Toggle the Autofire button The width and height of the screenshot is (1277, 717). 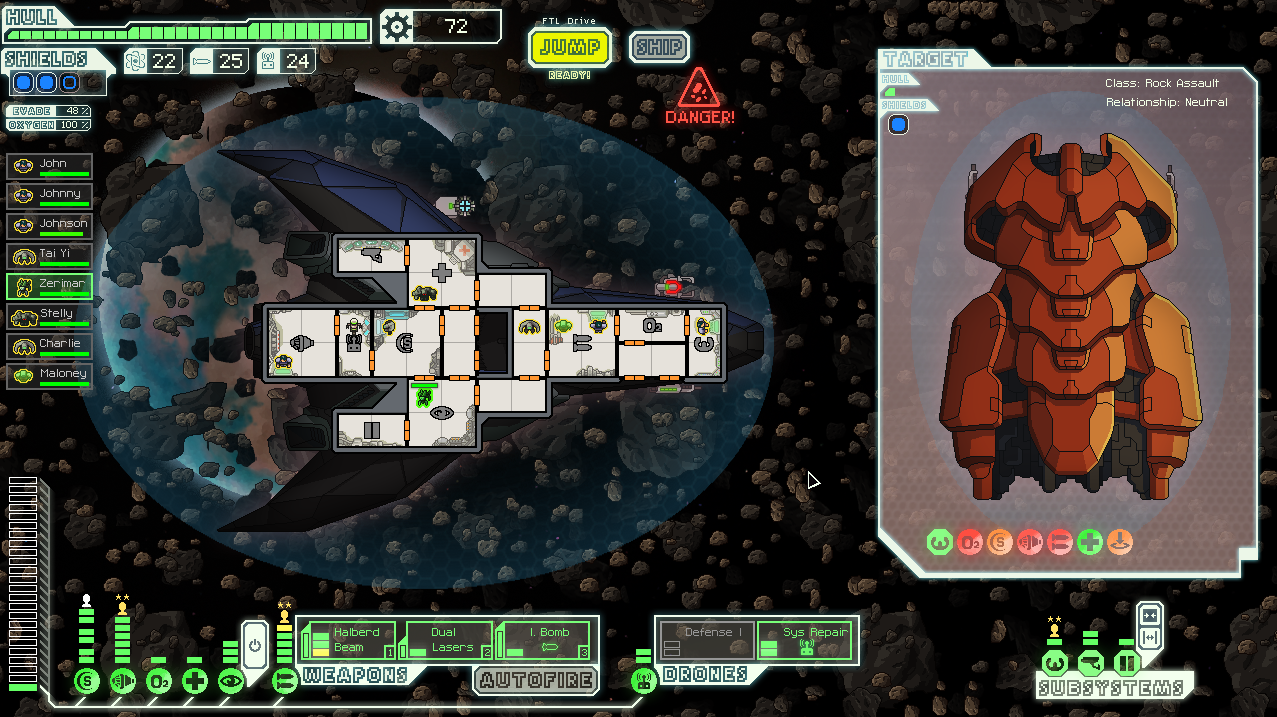(x=535, y=681)
